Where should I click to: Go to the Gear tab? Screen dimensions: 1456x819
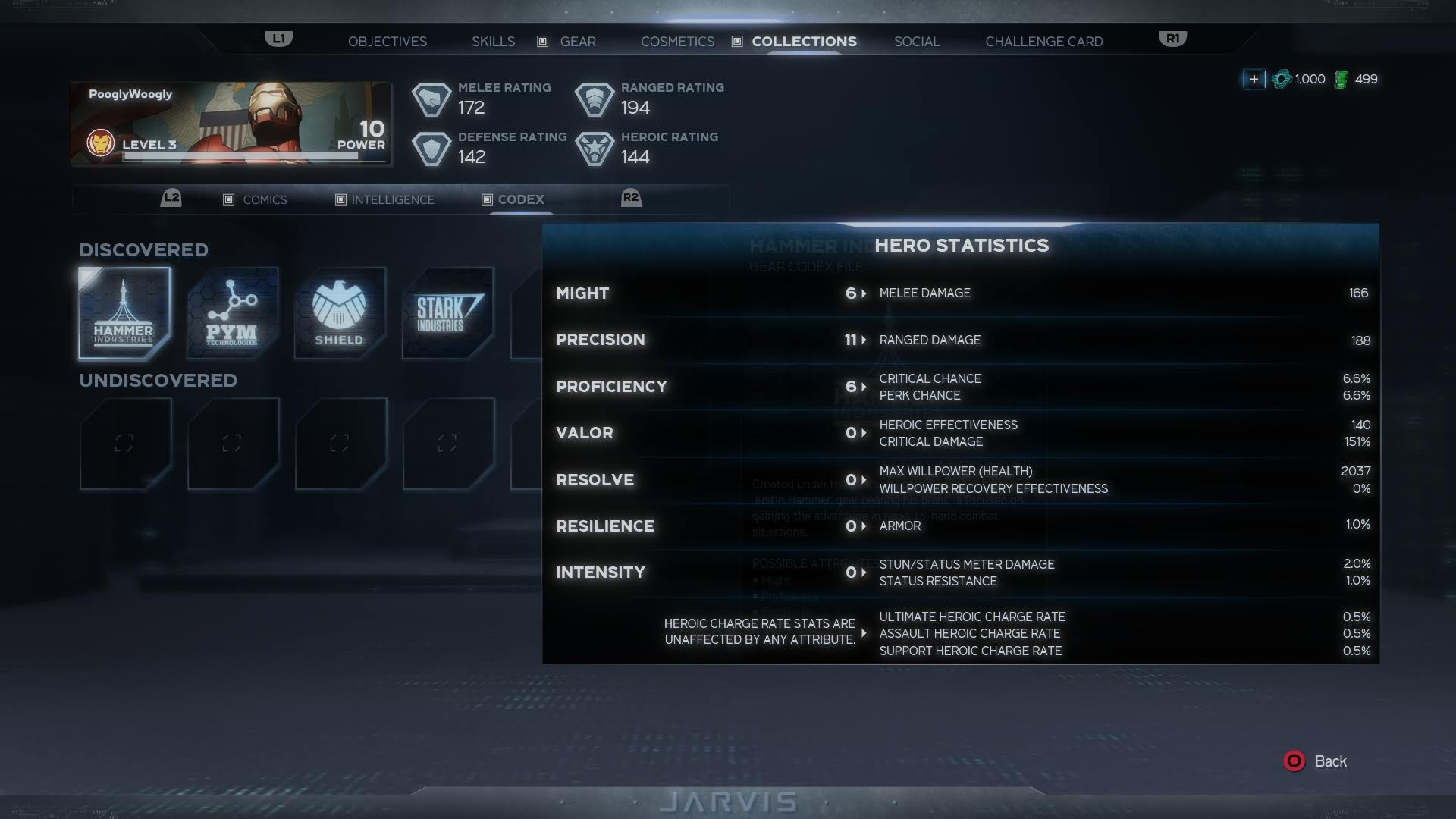577,42
